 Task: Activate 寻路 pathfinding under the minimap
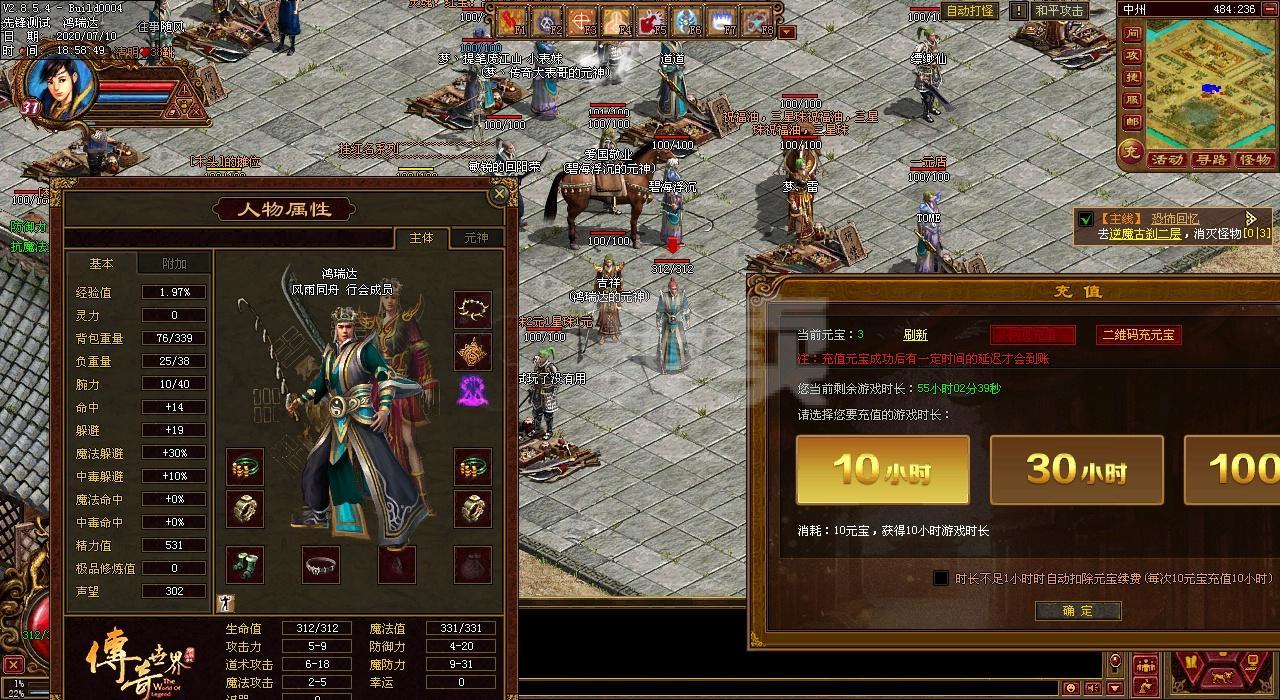tap(1210, 160)
